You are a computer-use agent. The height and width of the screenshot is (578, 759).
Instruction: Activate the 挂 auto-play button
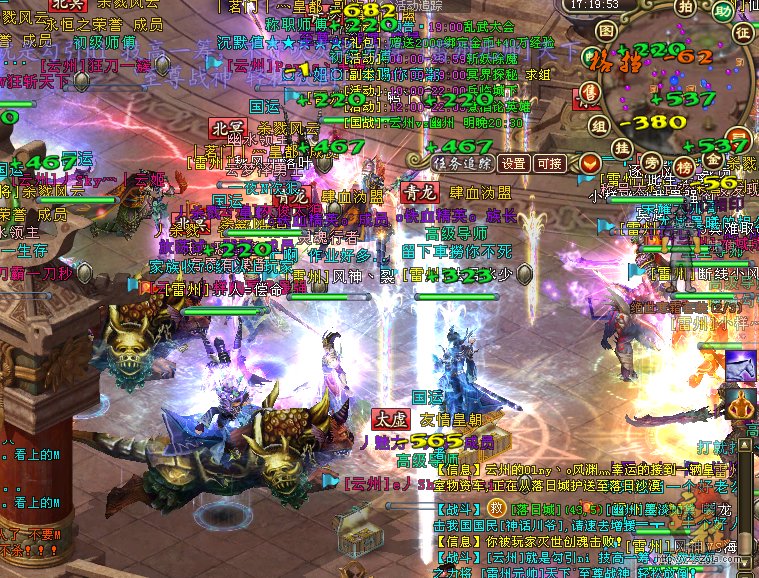point(621,148)
